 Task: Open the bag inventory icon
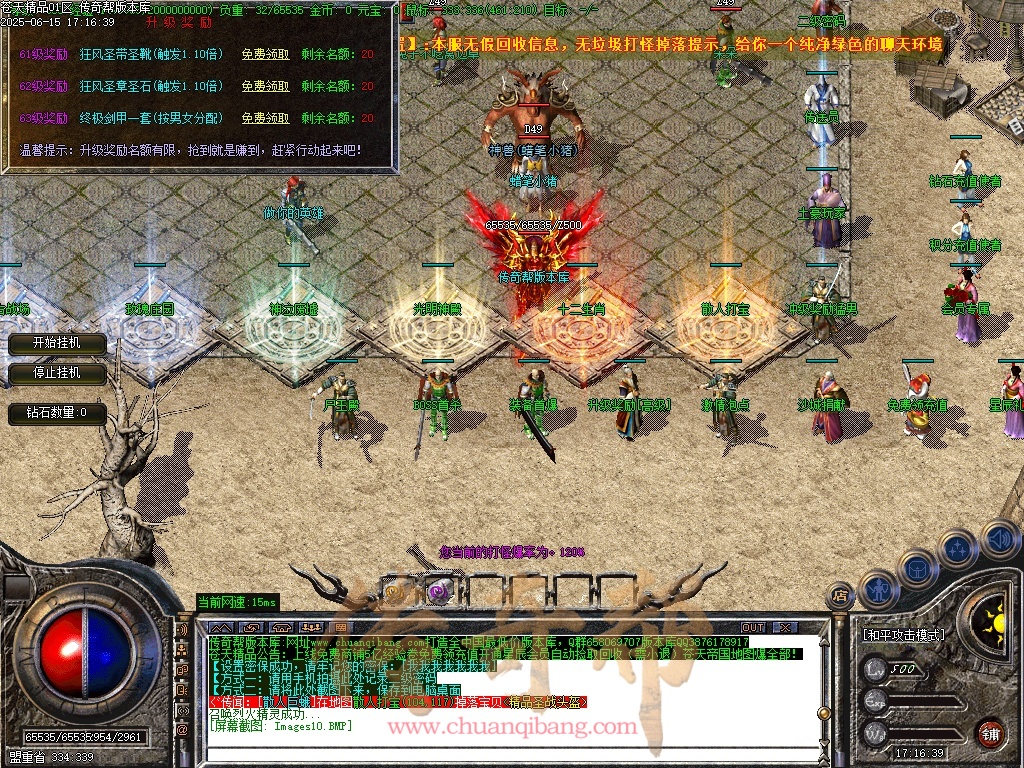[917, 567]
